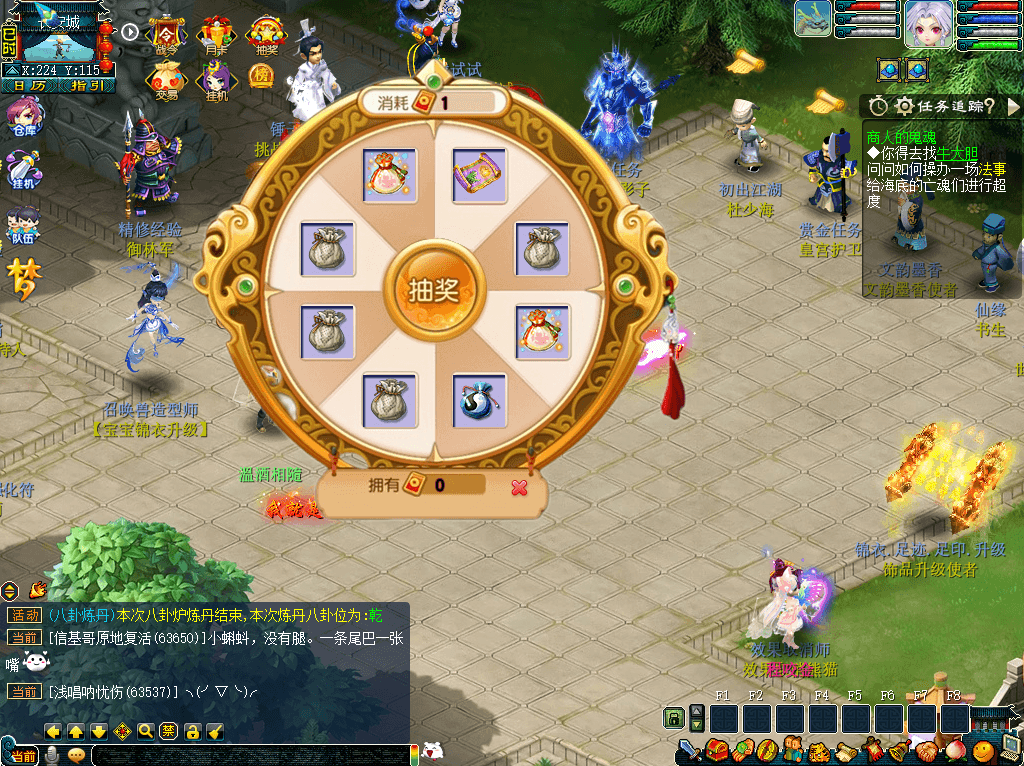Clear chat with the broom button
The height and width of the screenshot is (766, 1024).
(215, 731)
